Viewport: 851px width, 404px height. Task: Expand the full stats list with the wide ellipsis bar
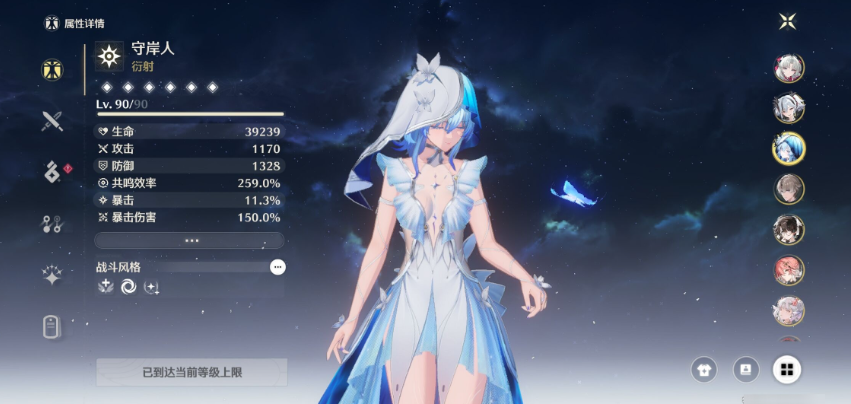tap(189, 241)
